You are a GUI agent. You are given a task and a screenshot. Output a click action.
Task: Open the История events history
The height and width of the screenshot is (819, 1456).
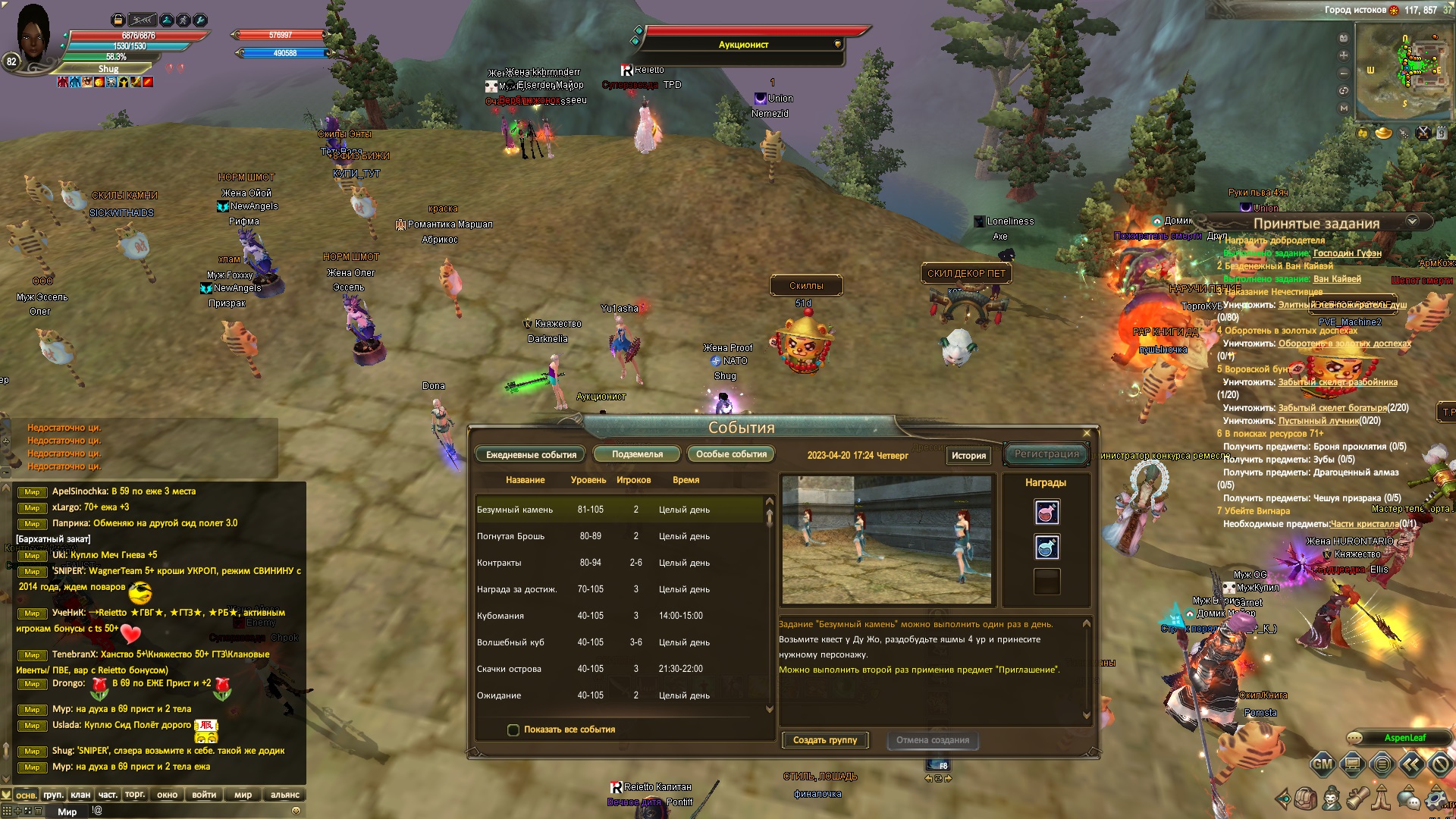[x=968, y=456]
